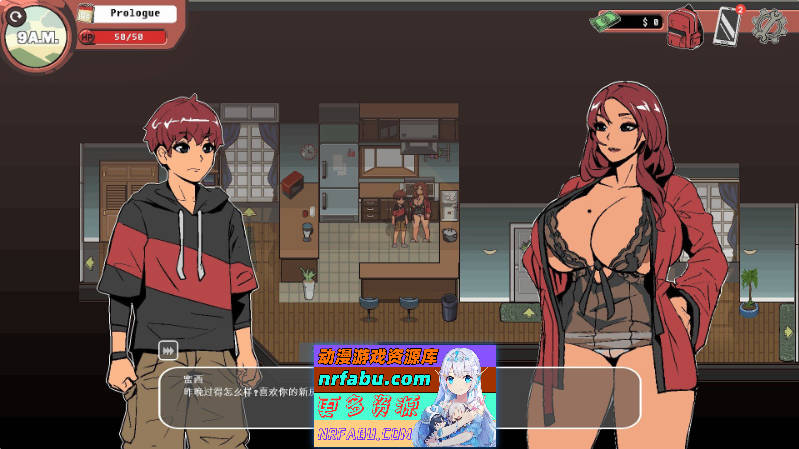Open the red backpack inventory

[x=685, y=25]
